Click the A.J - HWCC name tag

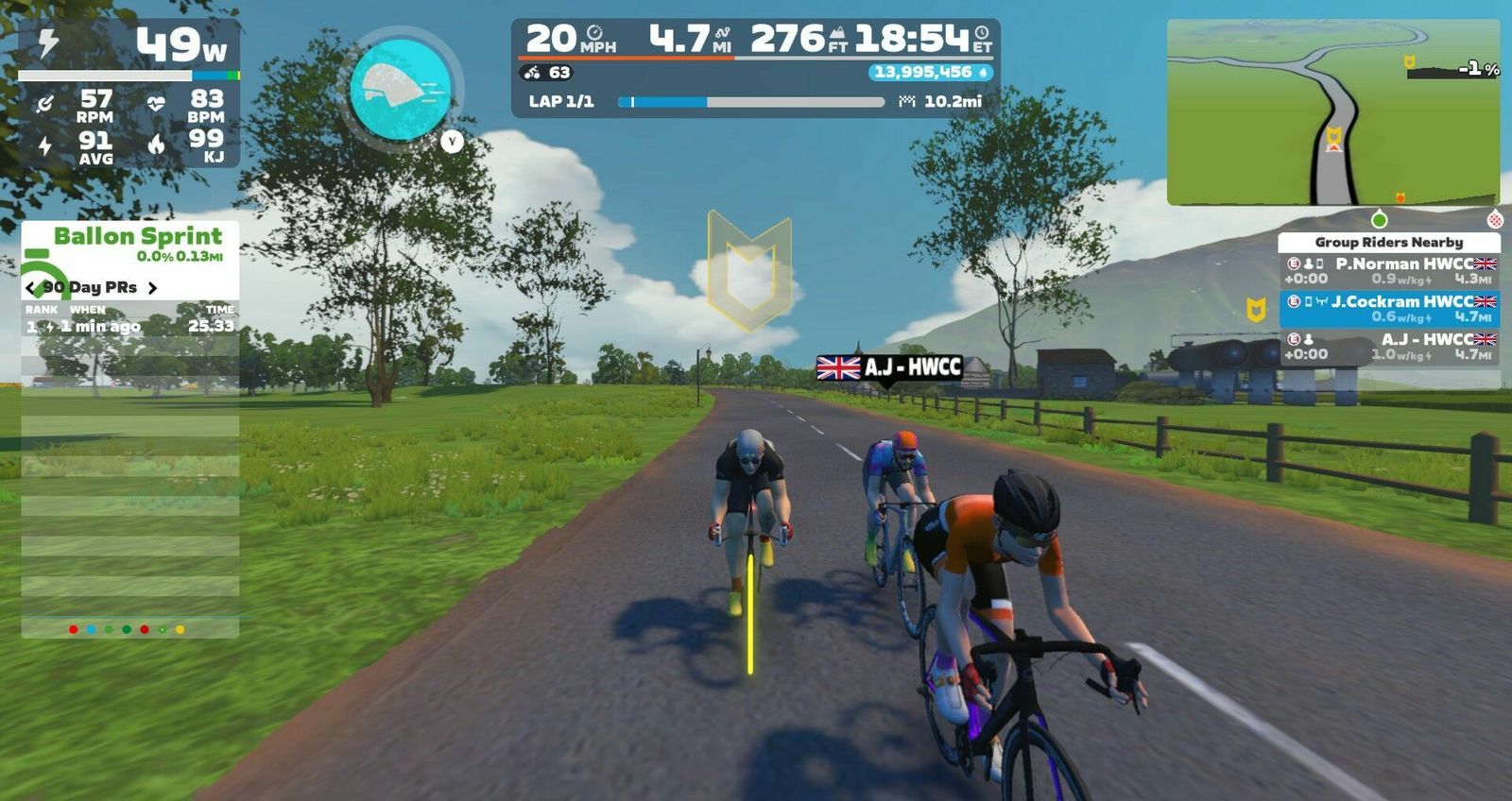pyautogui.click(x=889, y=367)
